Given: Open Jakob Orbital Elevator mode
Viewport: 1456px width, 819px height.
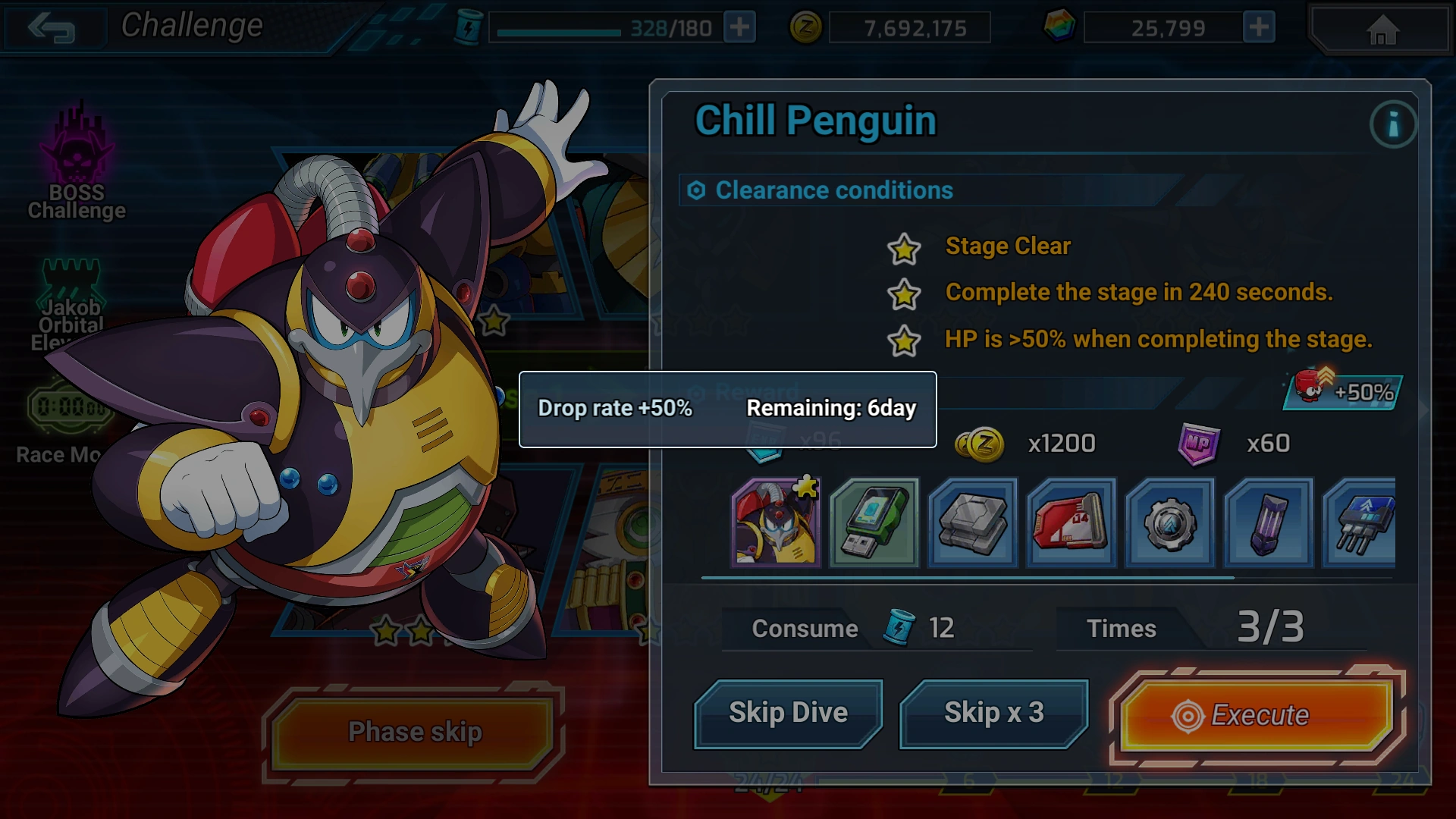Looking at the screenshot, I should 71,305.
